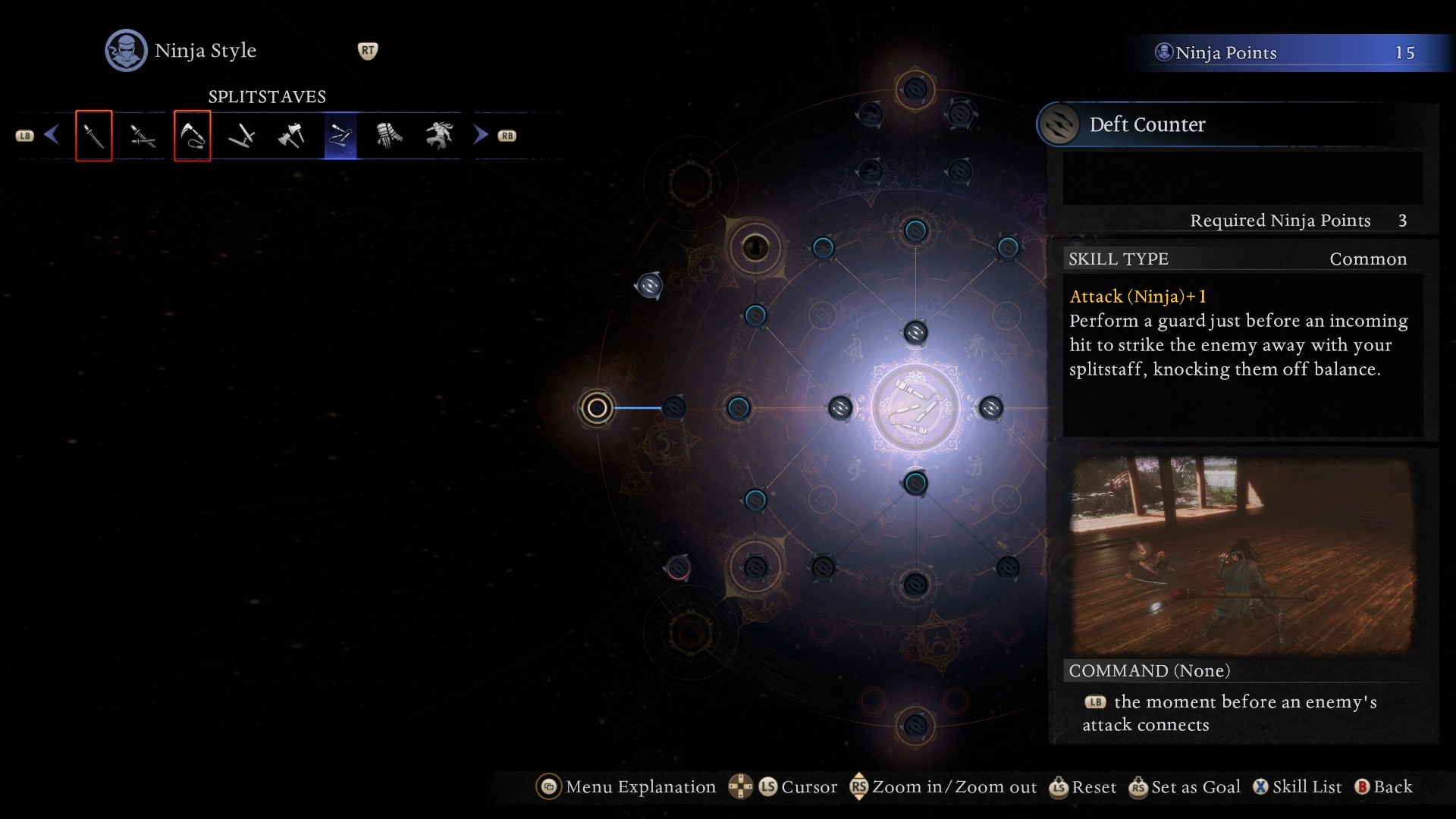
Task: Select the central splitstaves emblem node
Action: tap(916, 408)
